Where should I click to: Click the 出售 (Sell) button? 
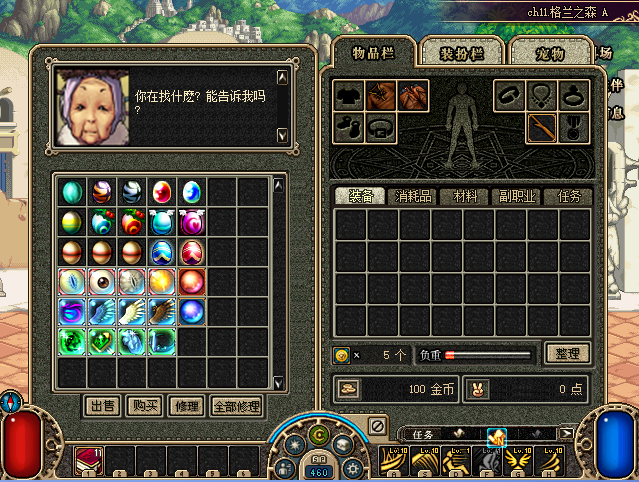coord(102,407)
